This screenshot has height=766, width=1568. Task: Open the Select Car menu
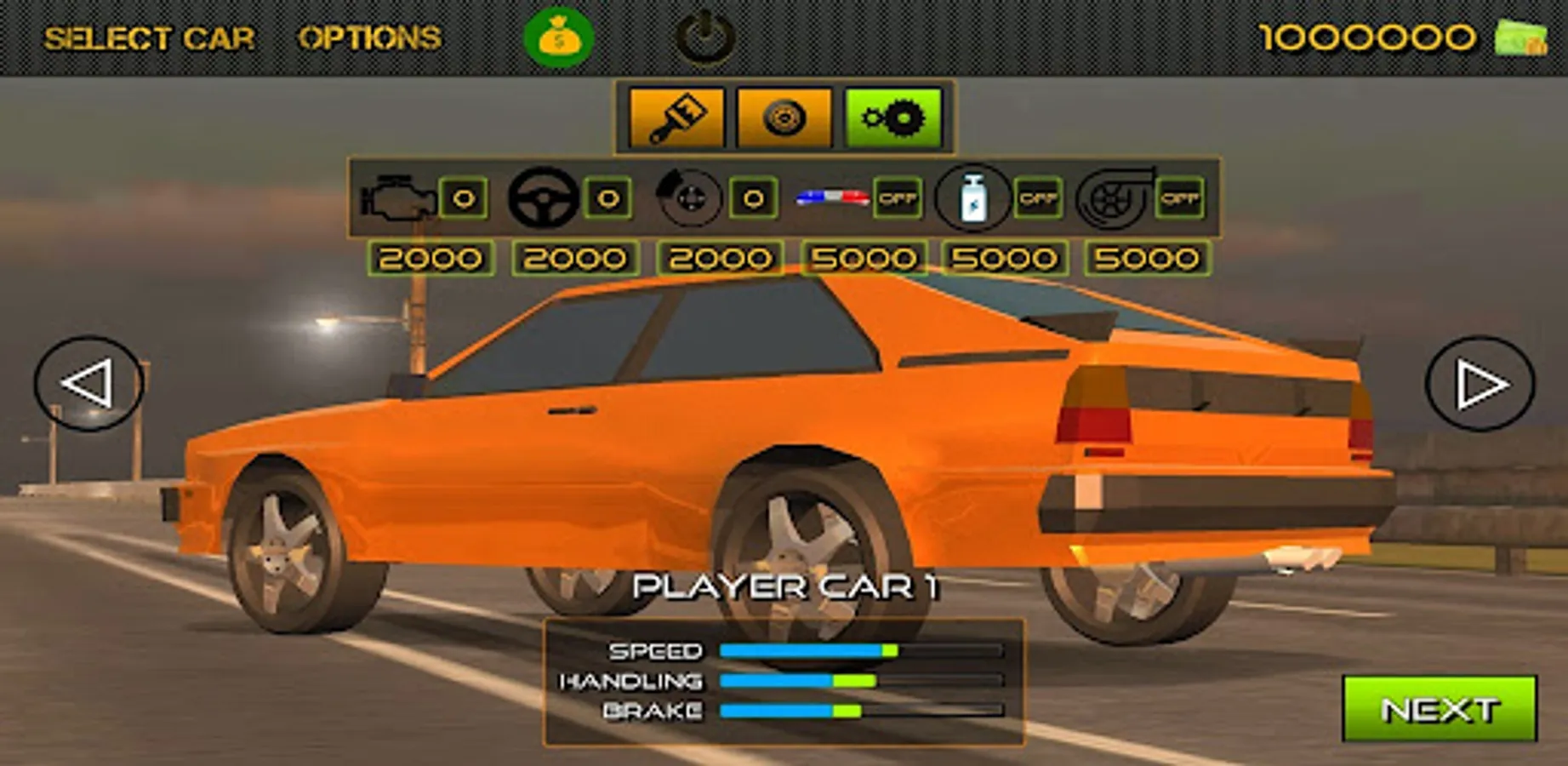click(x=149, y=38)
